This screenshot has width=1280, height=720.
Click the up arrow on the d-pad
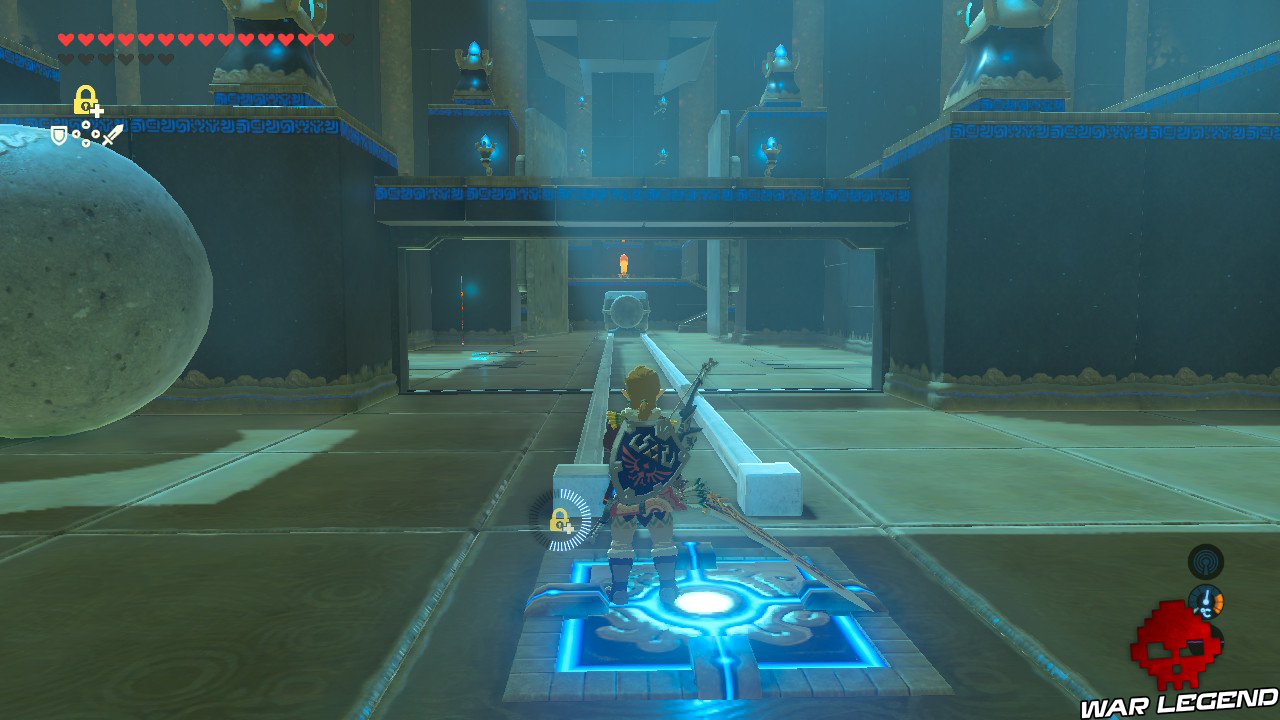pyautogui.click(x=86, y=124)
